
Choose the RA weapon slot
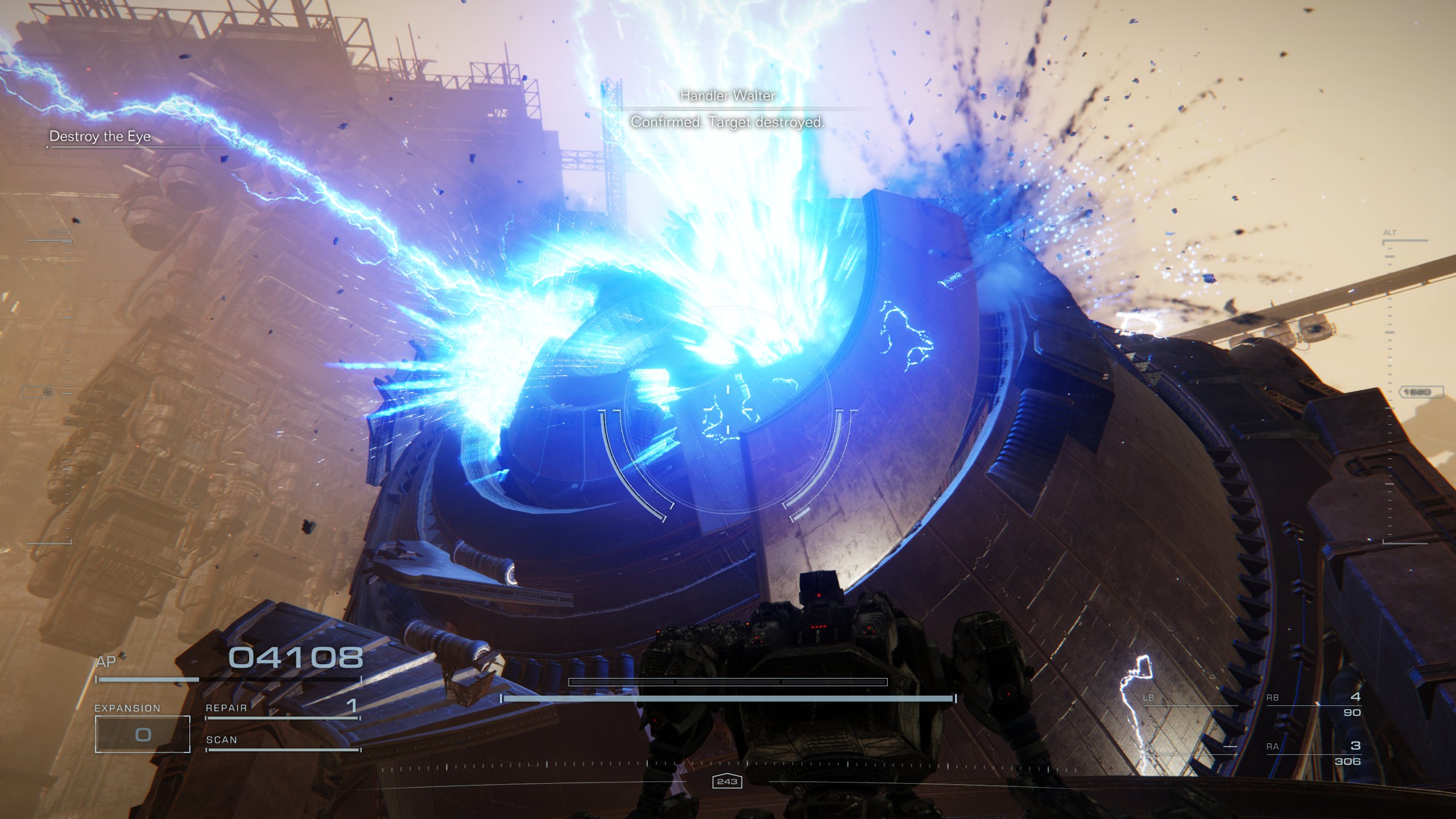click(x=1313, y=752)
